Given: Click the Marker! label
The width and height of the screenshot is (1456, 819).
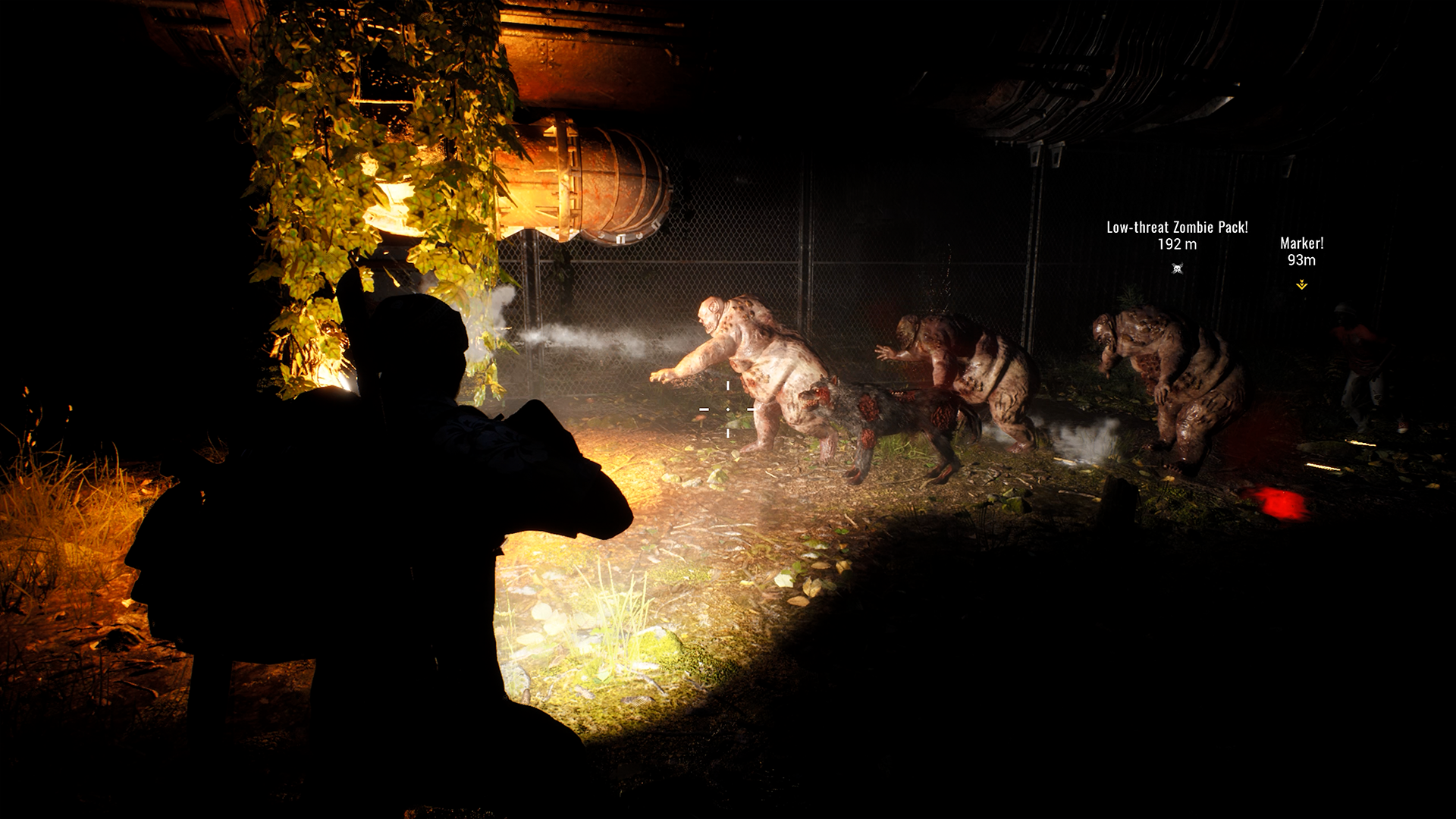Looking at the screenshot, I should pyautogui.click(x=1301, y=244).
